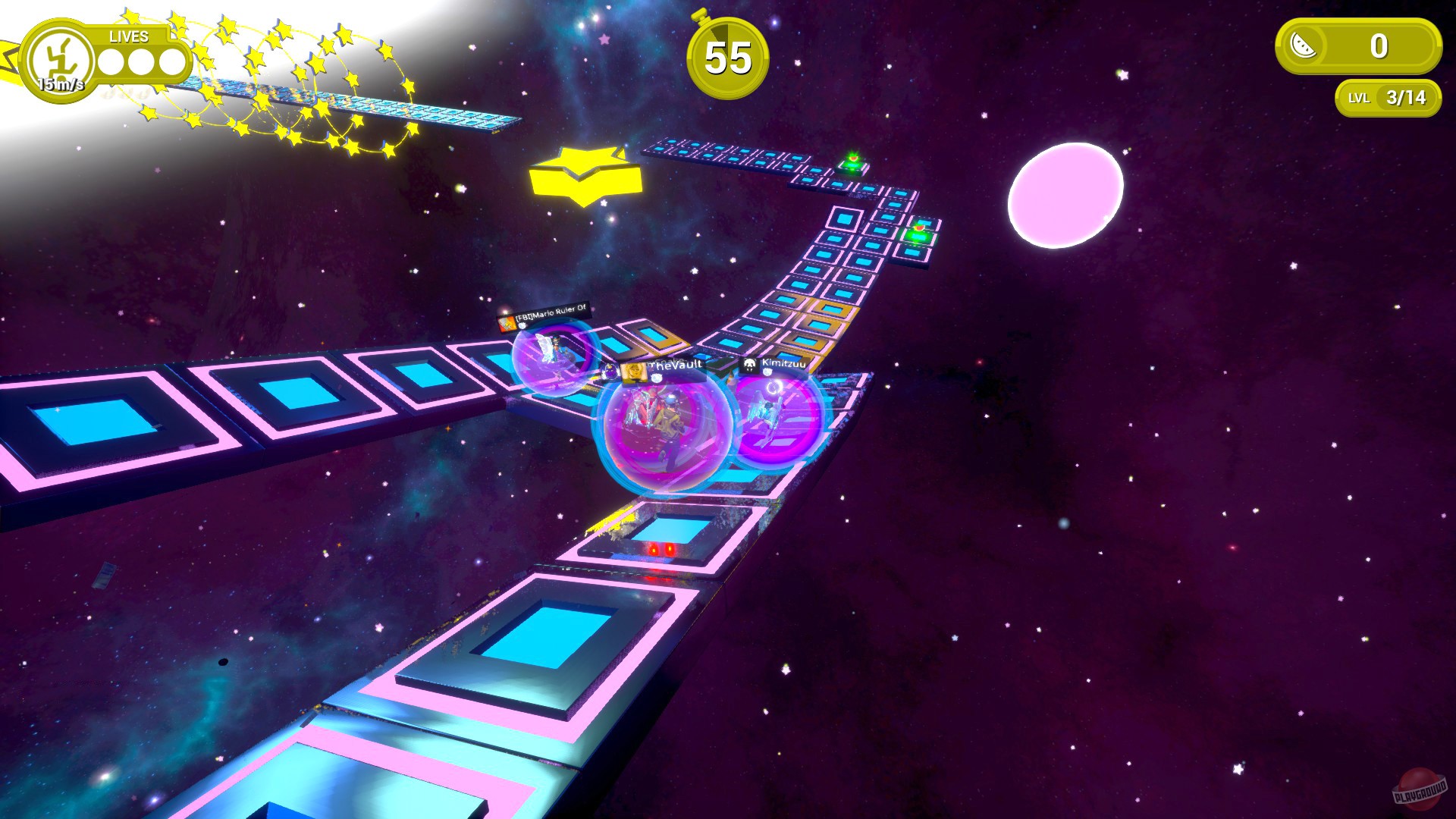Select the penguin icon next to TheVault's nameplate
The image size is (1456, 819).
(x=610, y=371)
